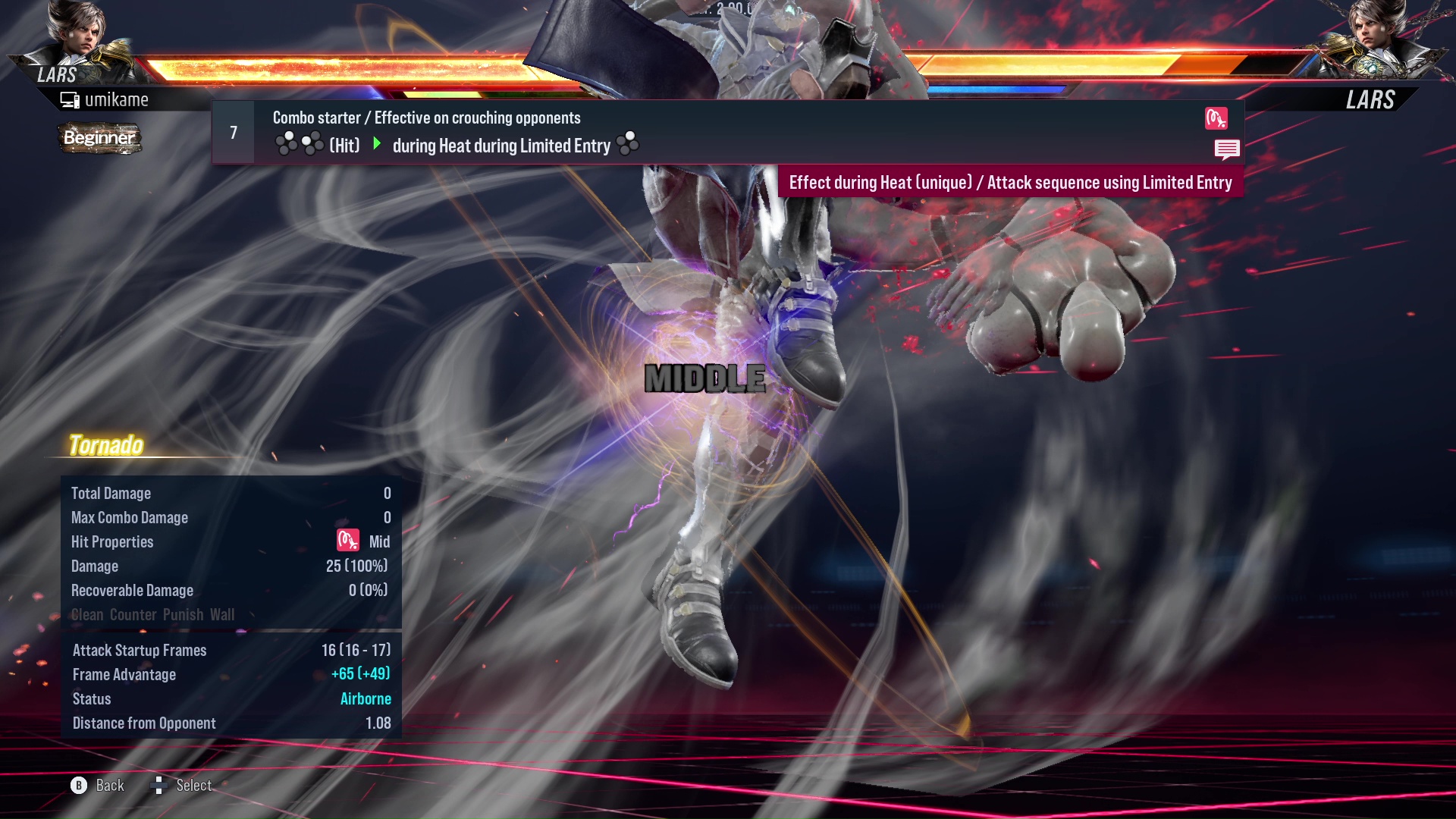This screenshot has height=819, width=1456.
Task: Open the Beginner rank badge
Action: click(x=99, y=139)
